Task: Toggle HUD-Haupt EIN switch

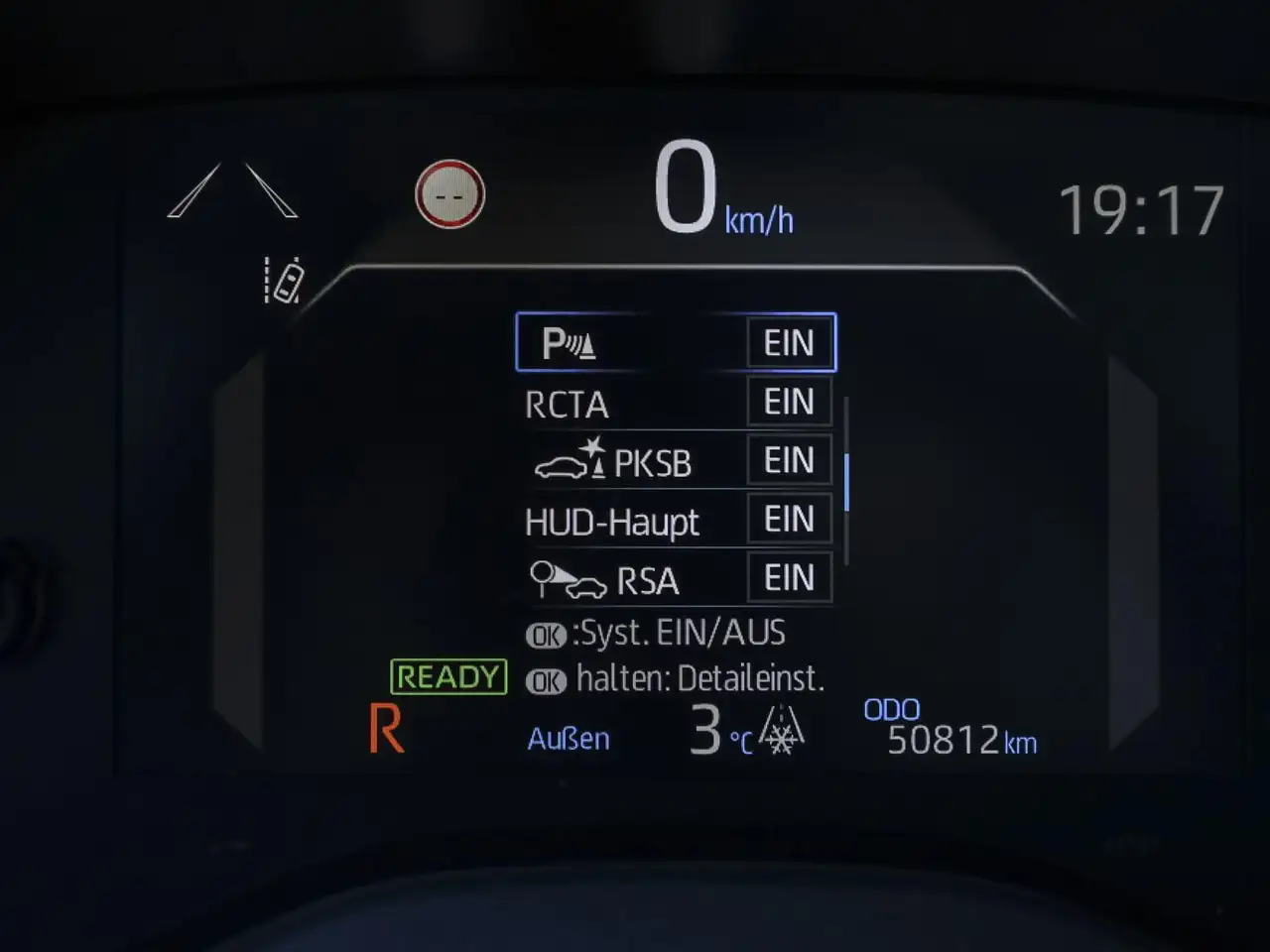Action: [789, 520]
